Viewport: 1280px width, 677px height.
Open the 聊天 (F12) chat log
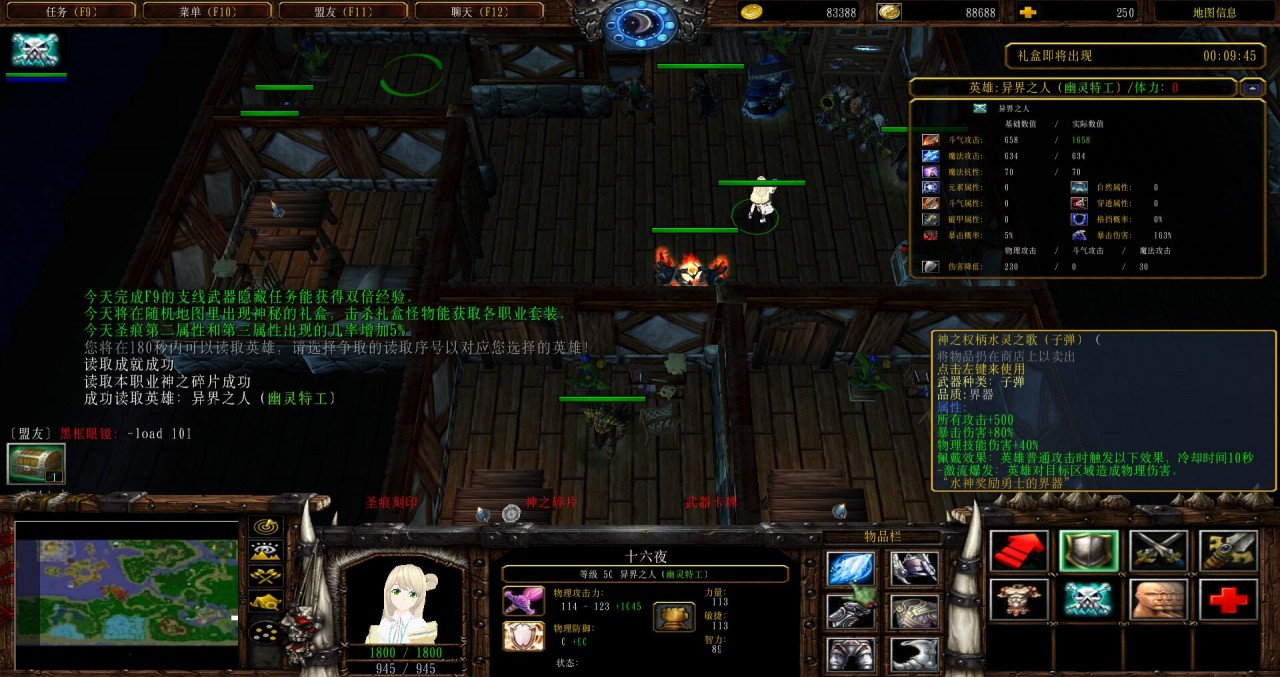pos(479,12)
